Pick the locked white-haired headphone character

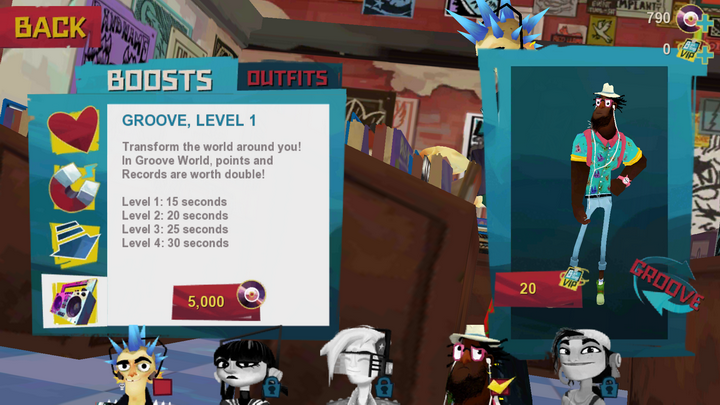tap(355, 368)
